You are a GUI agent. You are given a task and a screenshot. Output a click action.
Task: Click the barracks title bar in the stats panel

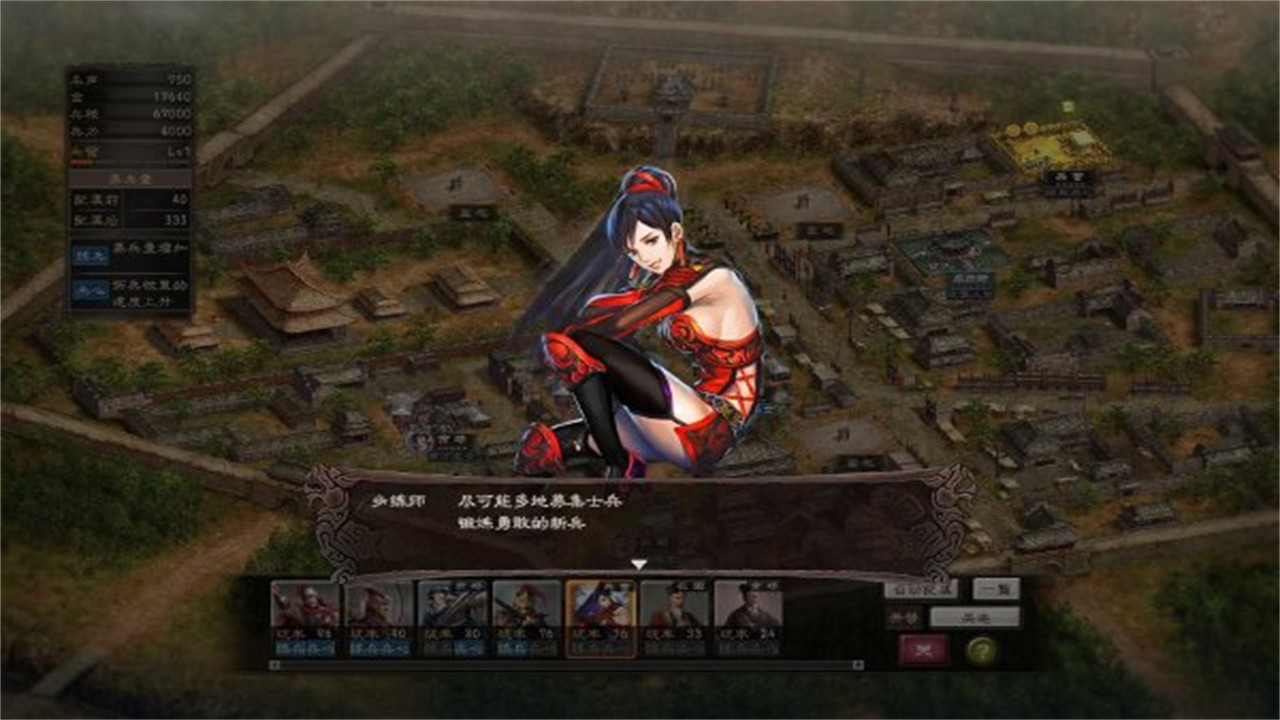pyautogui.click(x=129, y=178)
